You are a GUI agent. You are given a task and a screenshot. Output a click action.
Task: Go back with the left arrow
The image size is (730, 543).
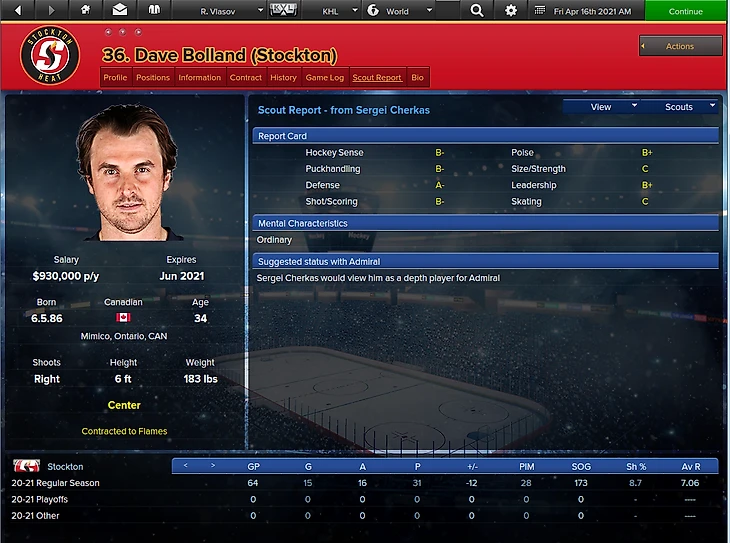tap(23, 10)
